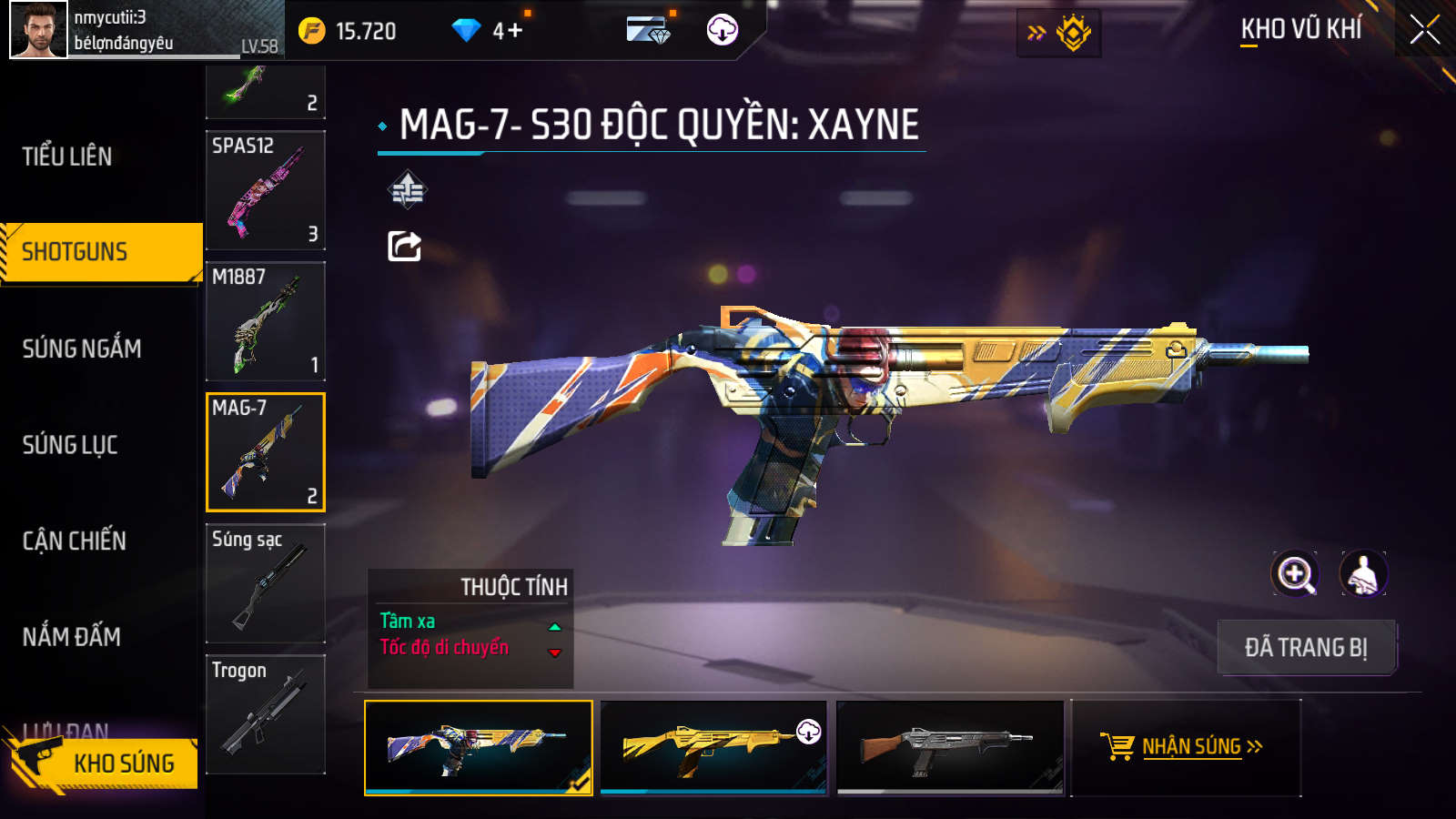Show the Nắm Đấm category
Image resolution: width=1456 pixels, height=819 pixels.
[72, 637]
